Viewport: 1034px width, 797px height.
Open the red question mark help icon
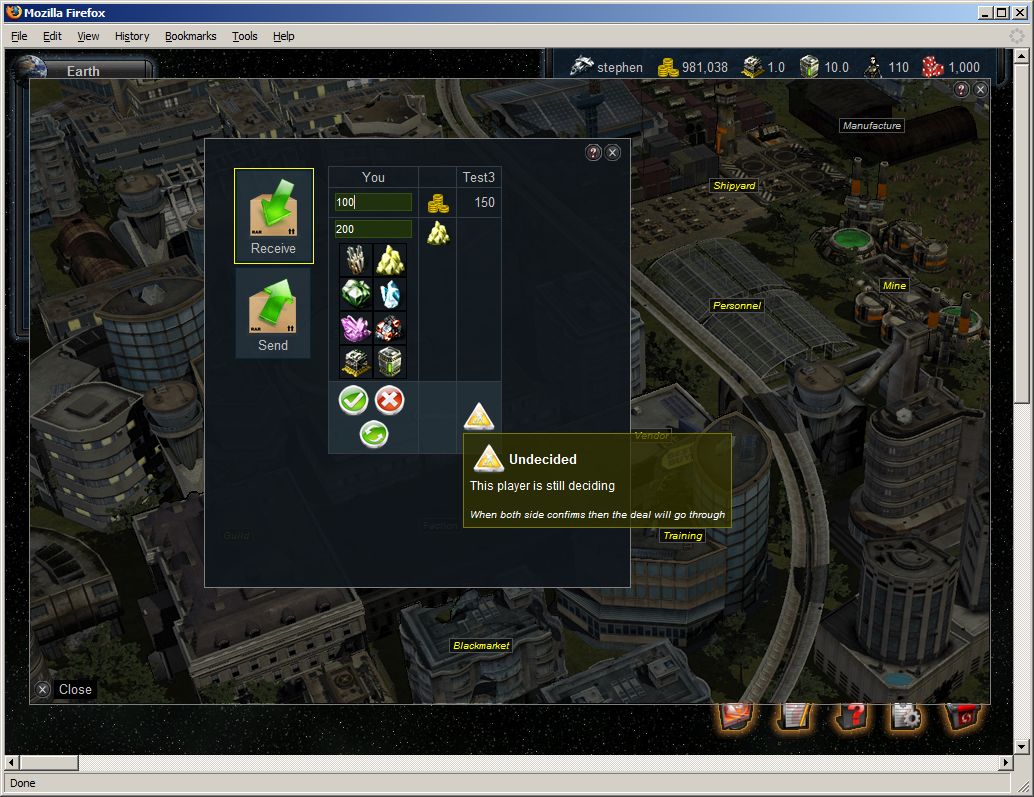(x=849, y=716)
